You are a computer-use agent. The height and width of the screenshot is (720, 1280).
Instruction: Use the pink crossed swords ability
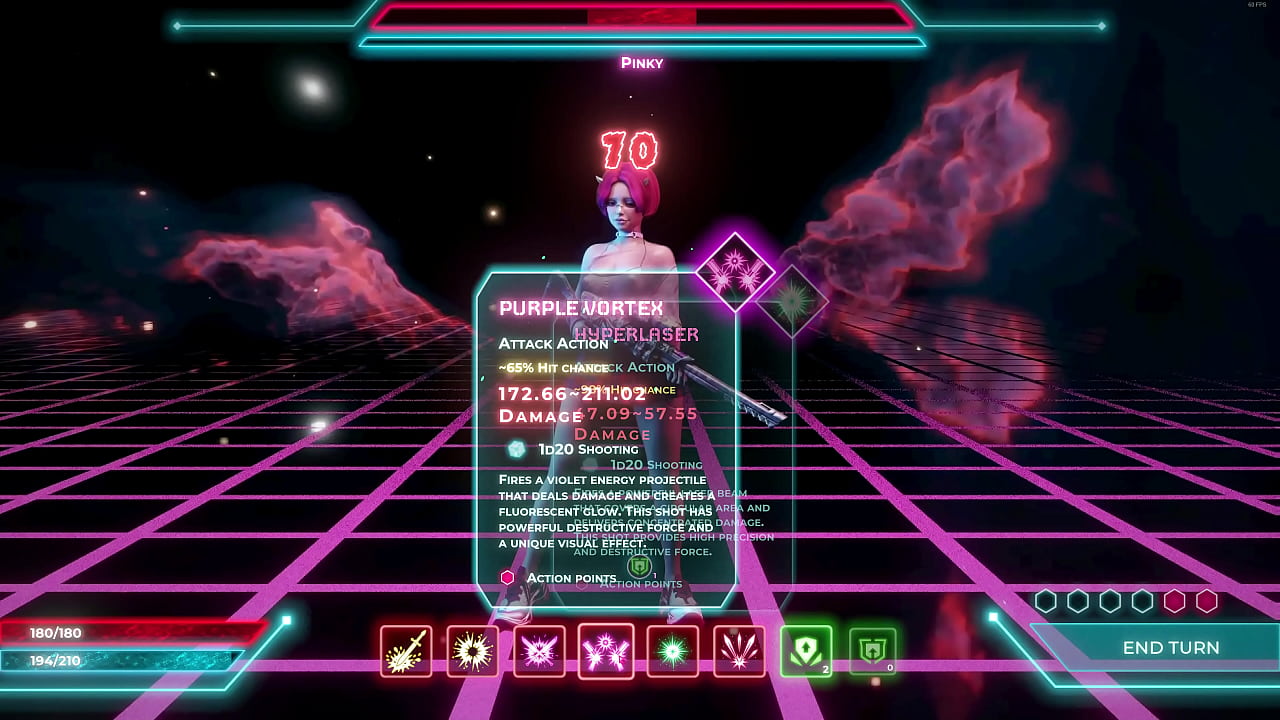tap(539, 651)
